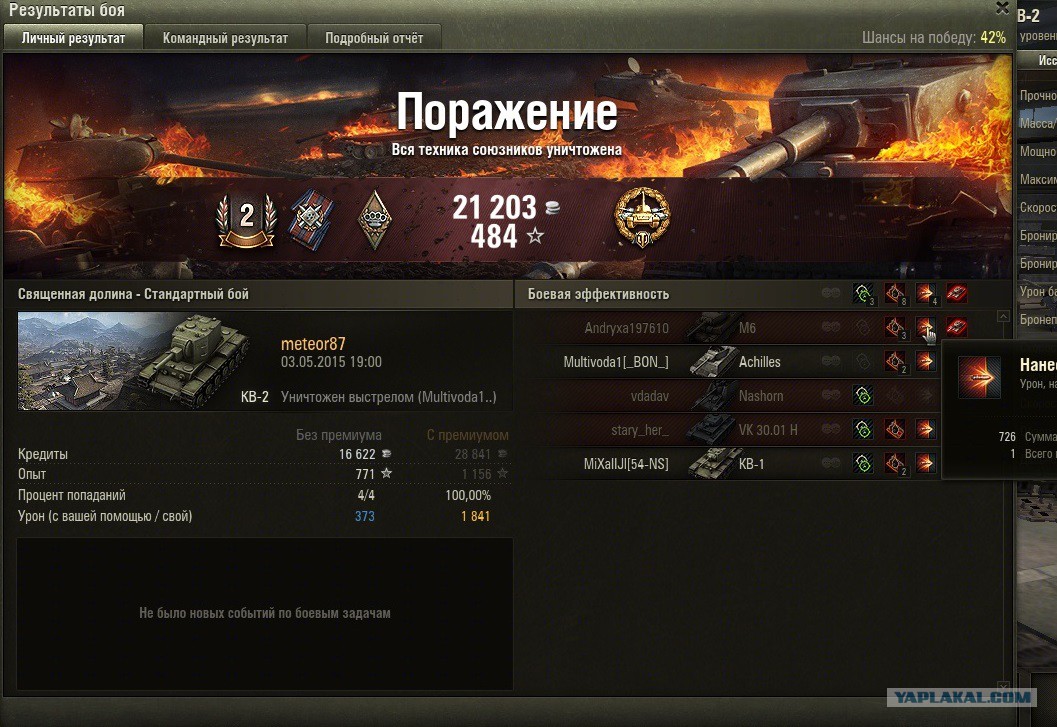Open the Подробный отчёт tab

tap(373, 38)
